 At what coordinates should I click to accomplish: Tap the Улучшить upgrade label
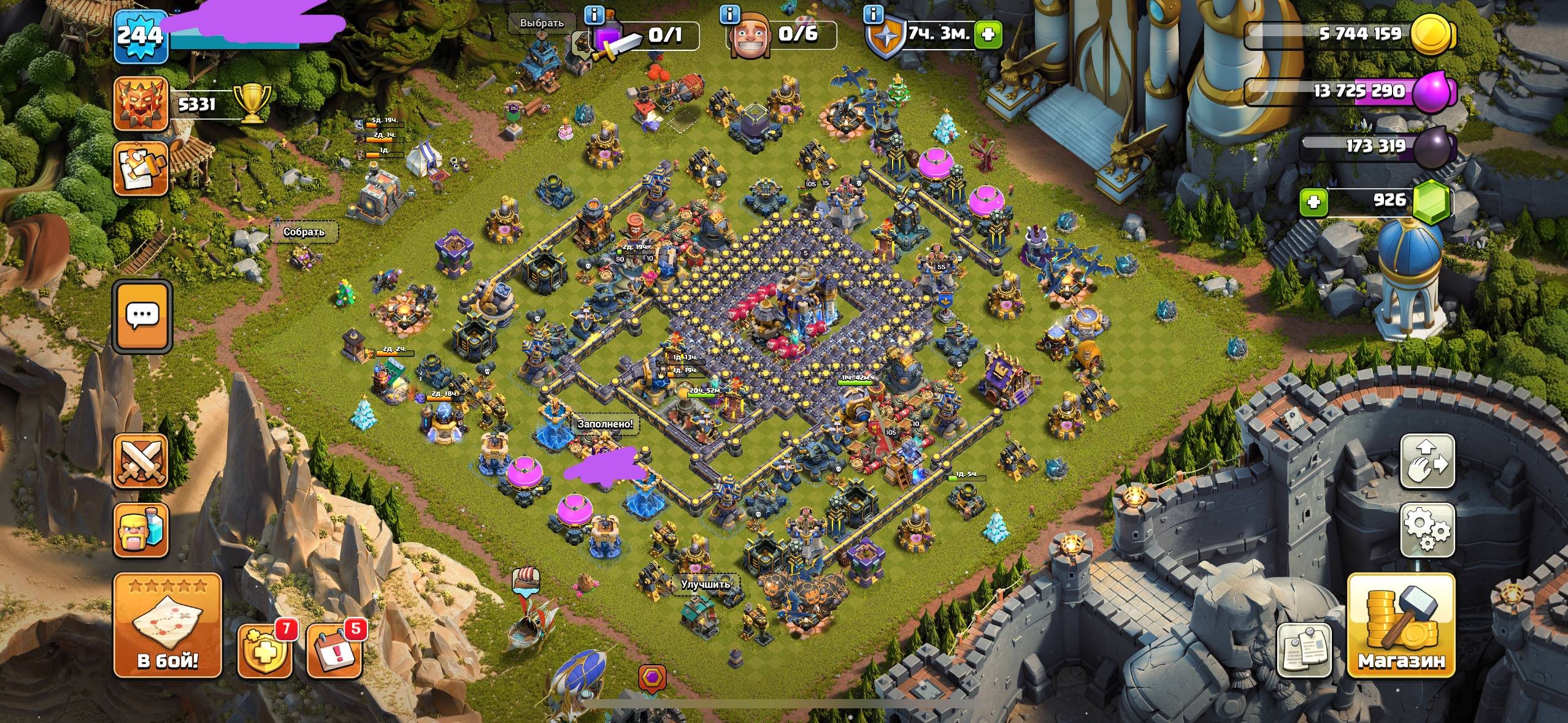(705, 584)
